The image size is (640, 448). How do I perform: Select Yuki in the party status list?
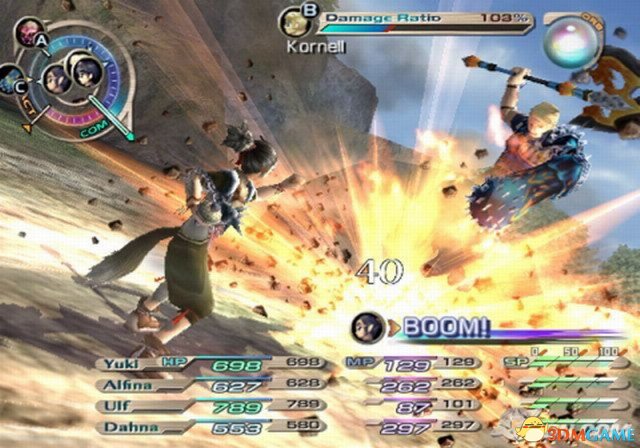(x=119, y=363)
